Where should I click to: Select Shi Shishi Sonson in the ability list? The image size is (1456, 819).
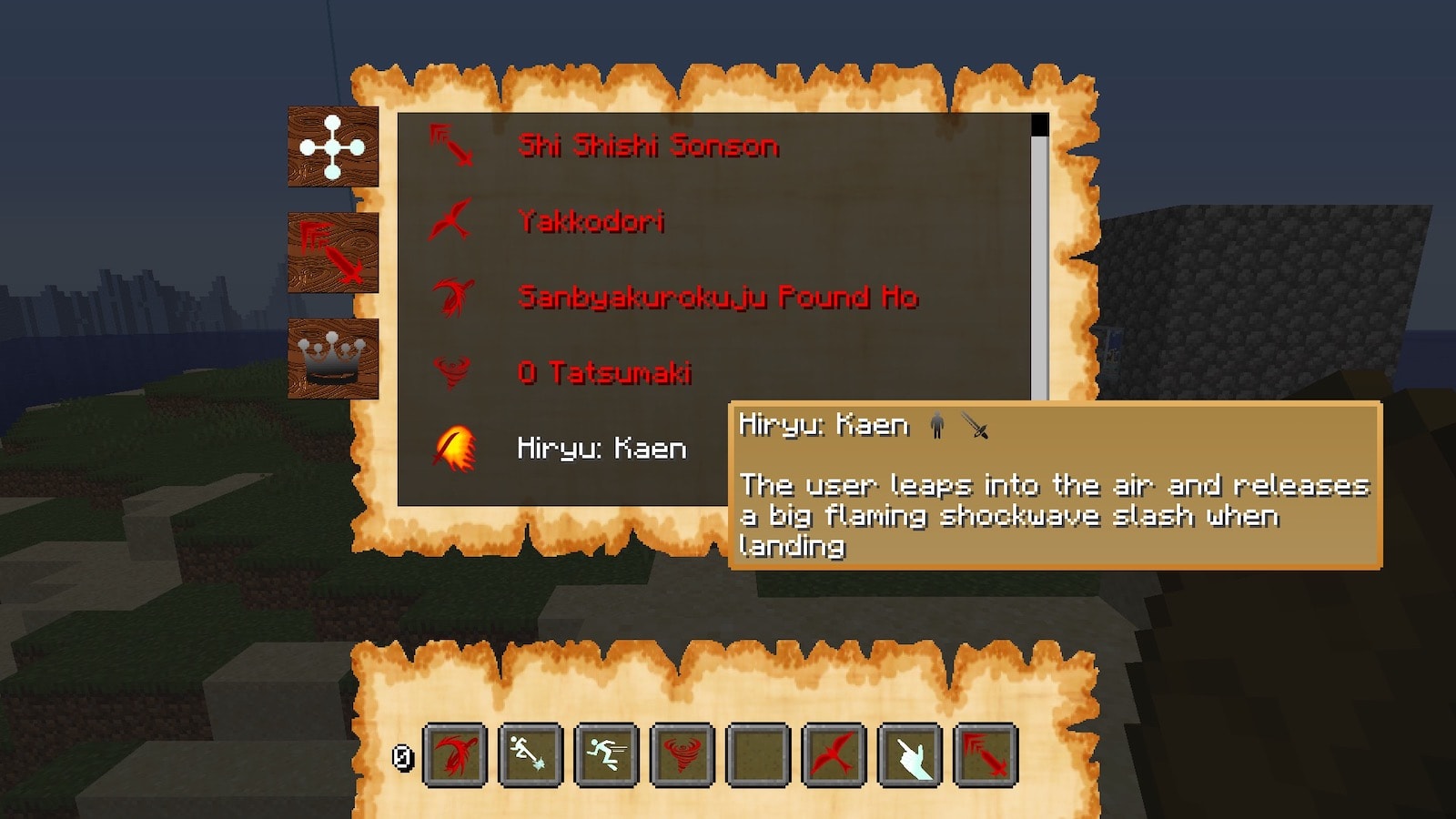(x=647, y=146)
